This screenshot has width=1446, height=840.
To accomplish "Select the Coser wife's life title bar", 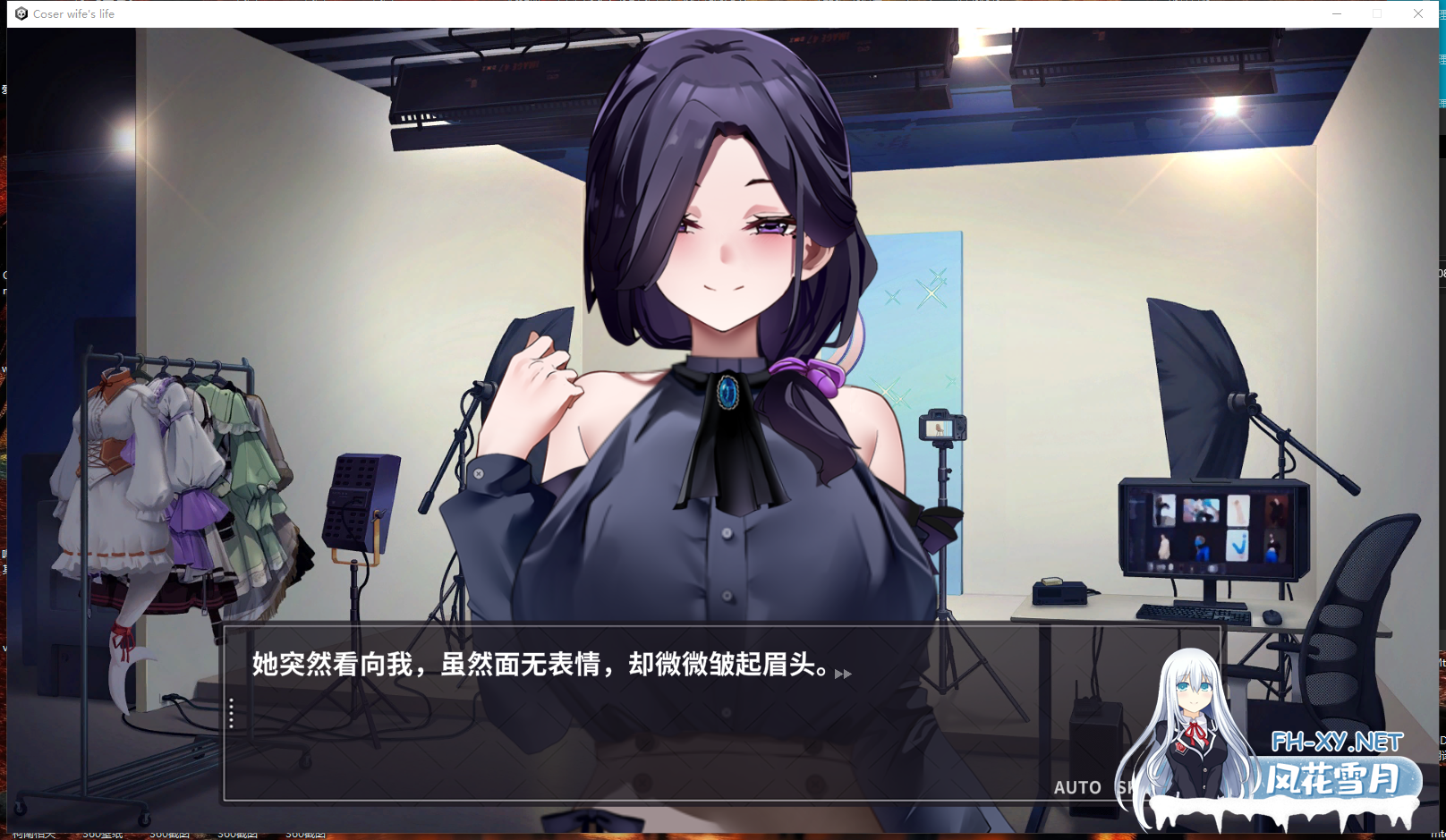I will click(x=76, y=13).
